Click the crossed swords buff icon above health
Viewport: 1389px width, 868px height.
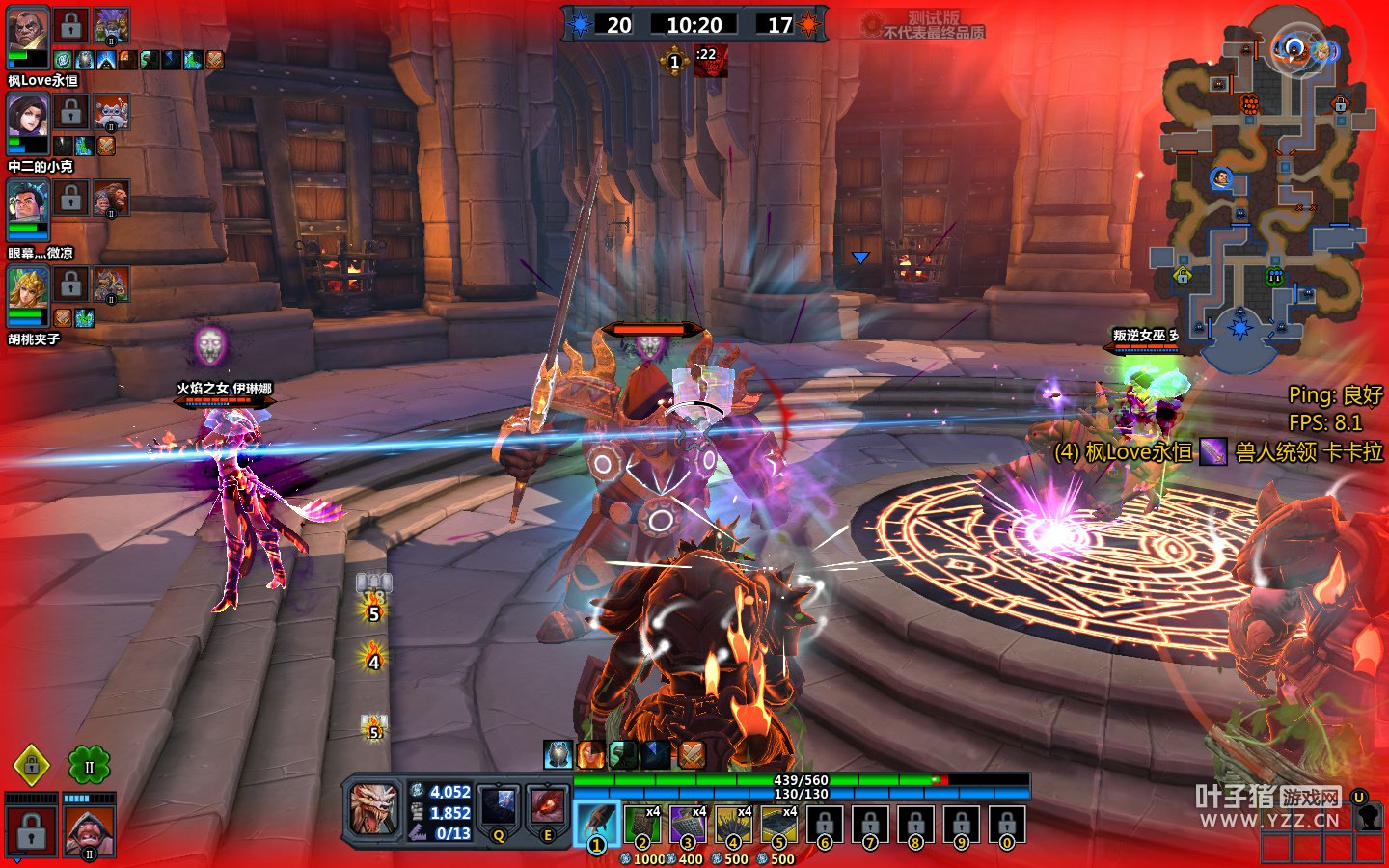(x=692, y=754)
